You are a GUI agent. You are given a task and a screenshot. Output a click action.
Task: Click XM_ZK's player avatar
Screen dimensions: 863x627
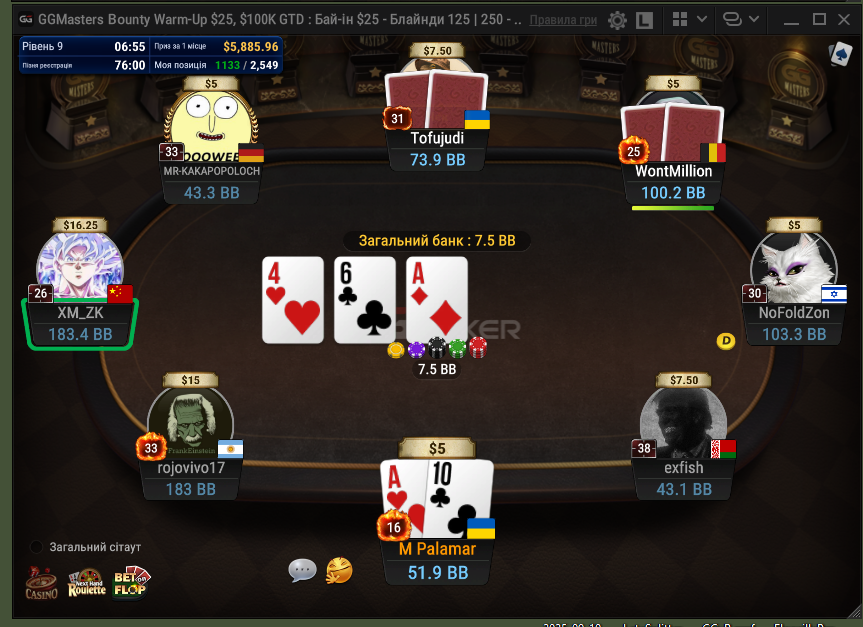tap(80, 267)
